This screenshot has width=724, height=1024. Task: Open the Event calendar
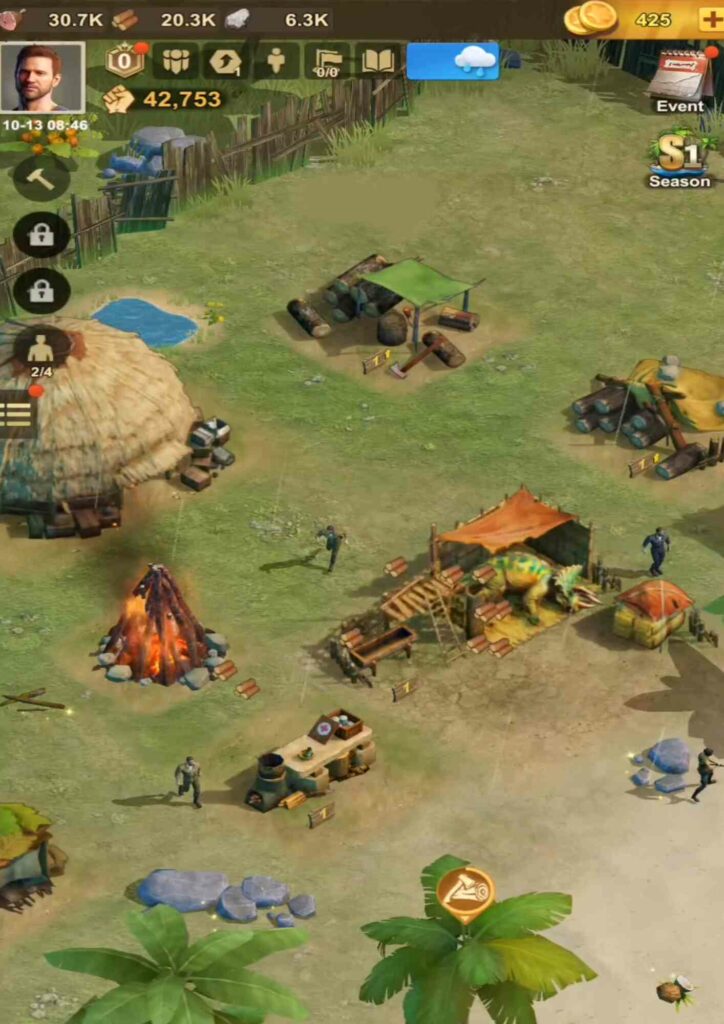coord(679,78)
